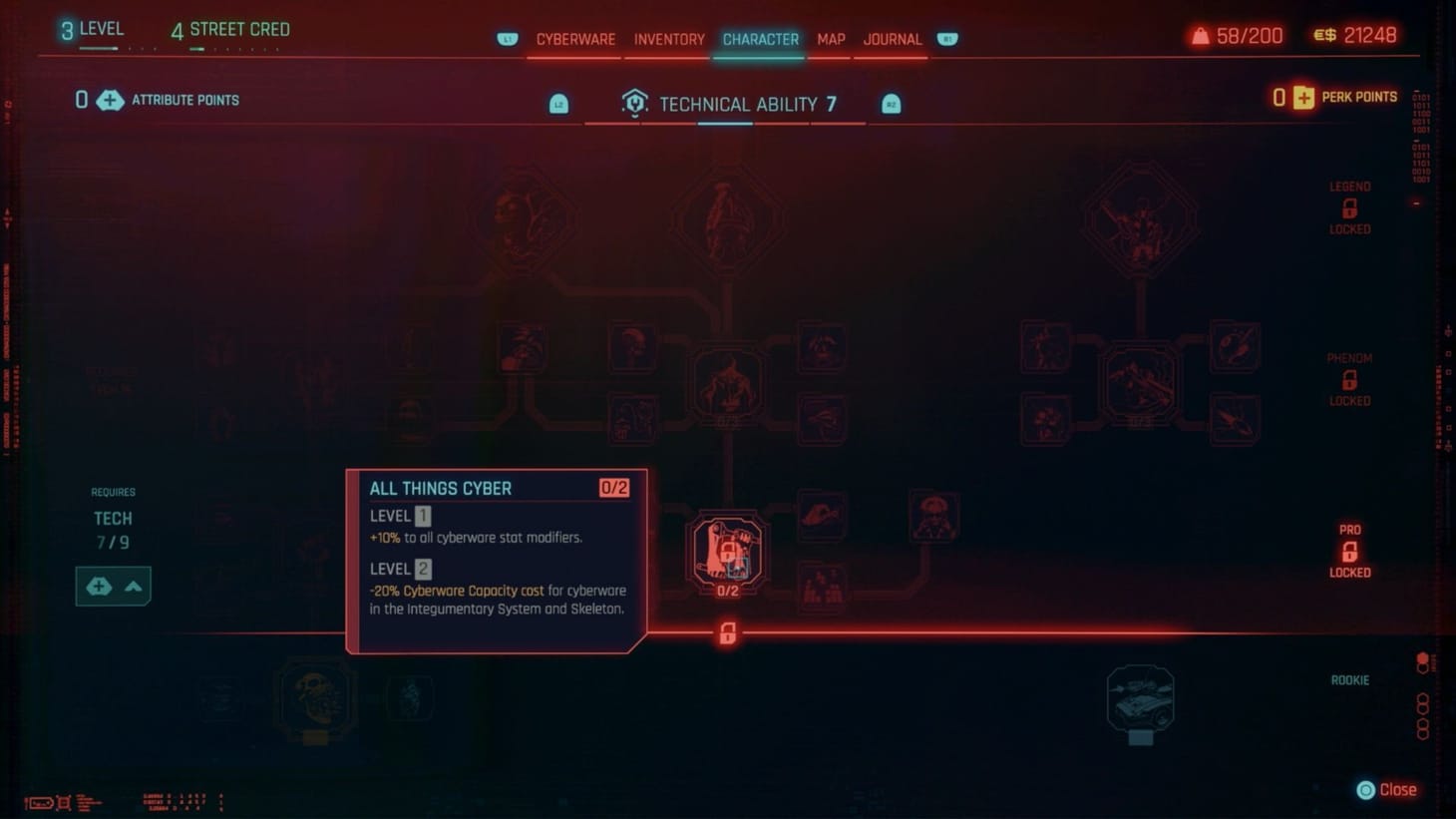Open the Cyberware screen
1456x819 pixels.
[x=576, y=39]
